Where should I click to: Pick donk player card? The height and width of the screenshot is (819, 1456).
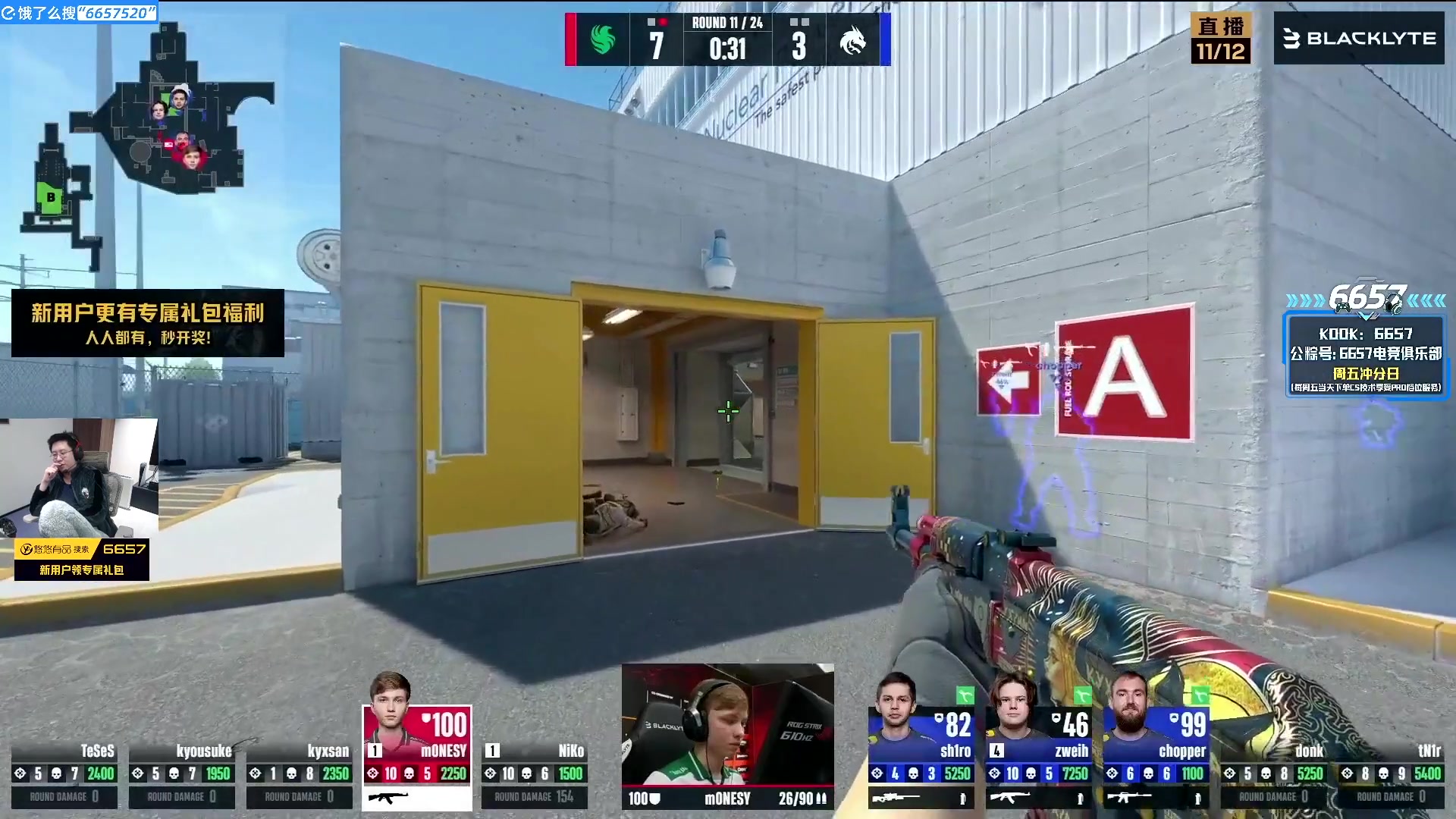pyautogui.click(x=1274, y=773)
